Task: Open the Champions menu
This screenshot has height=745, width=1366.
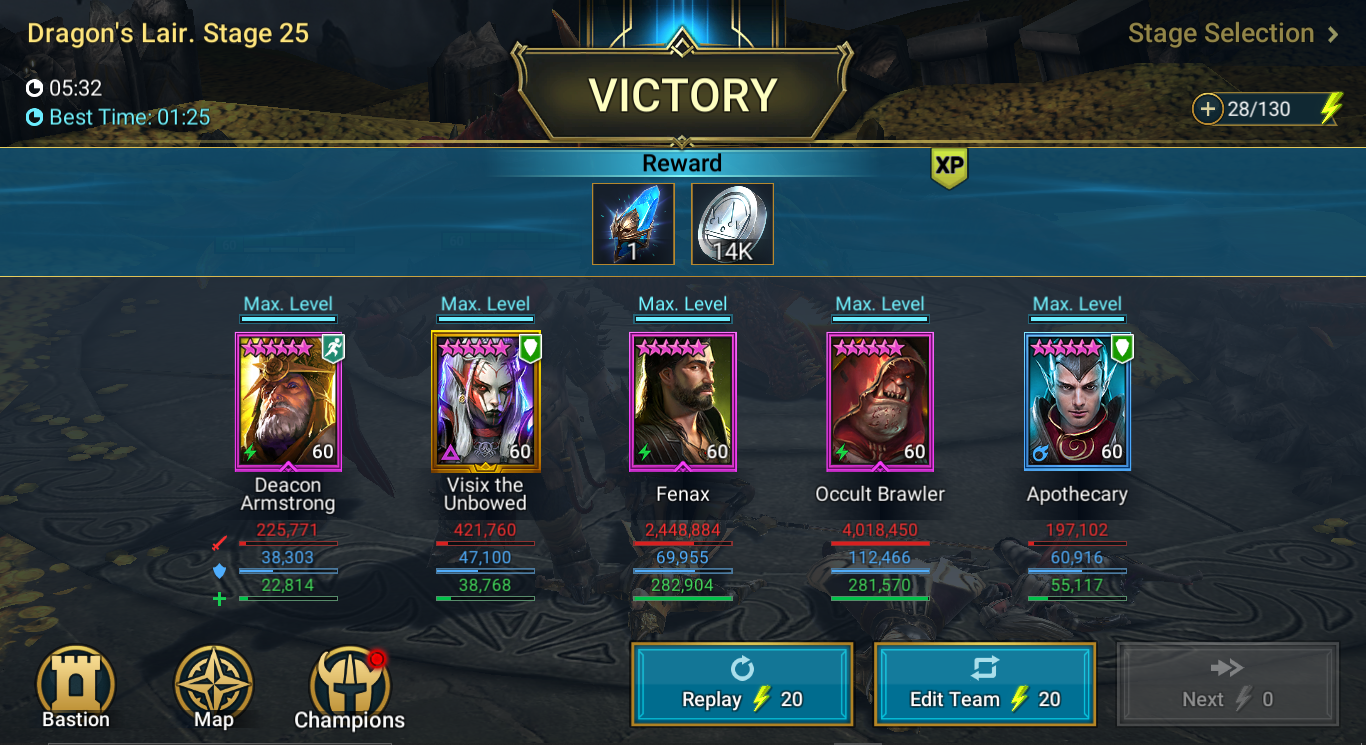Action: (x=350, y=688)
